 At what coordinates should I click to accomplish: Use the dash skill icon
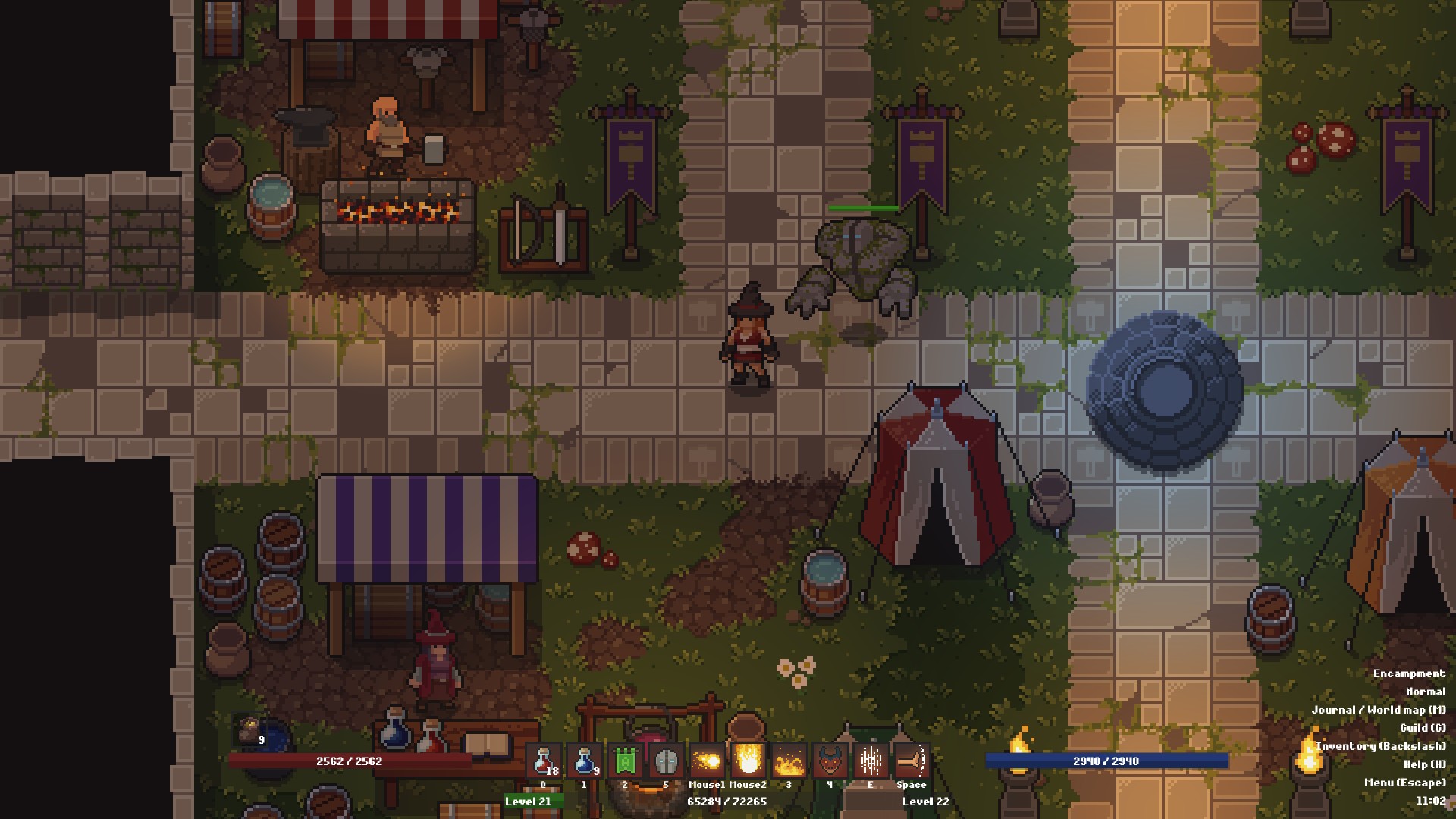(912, 761)
